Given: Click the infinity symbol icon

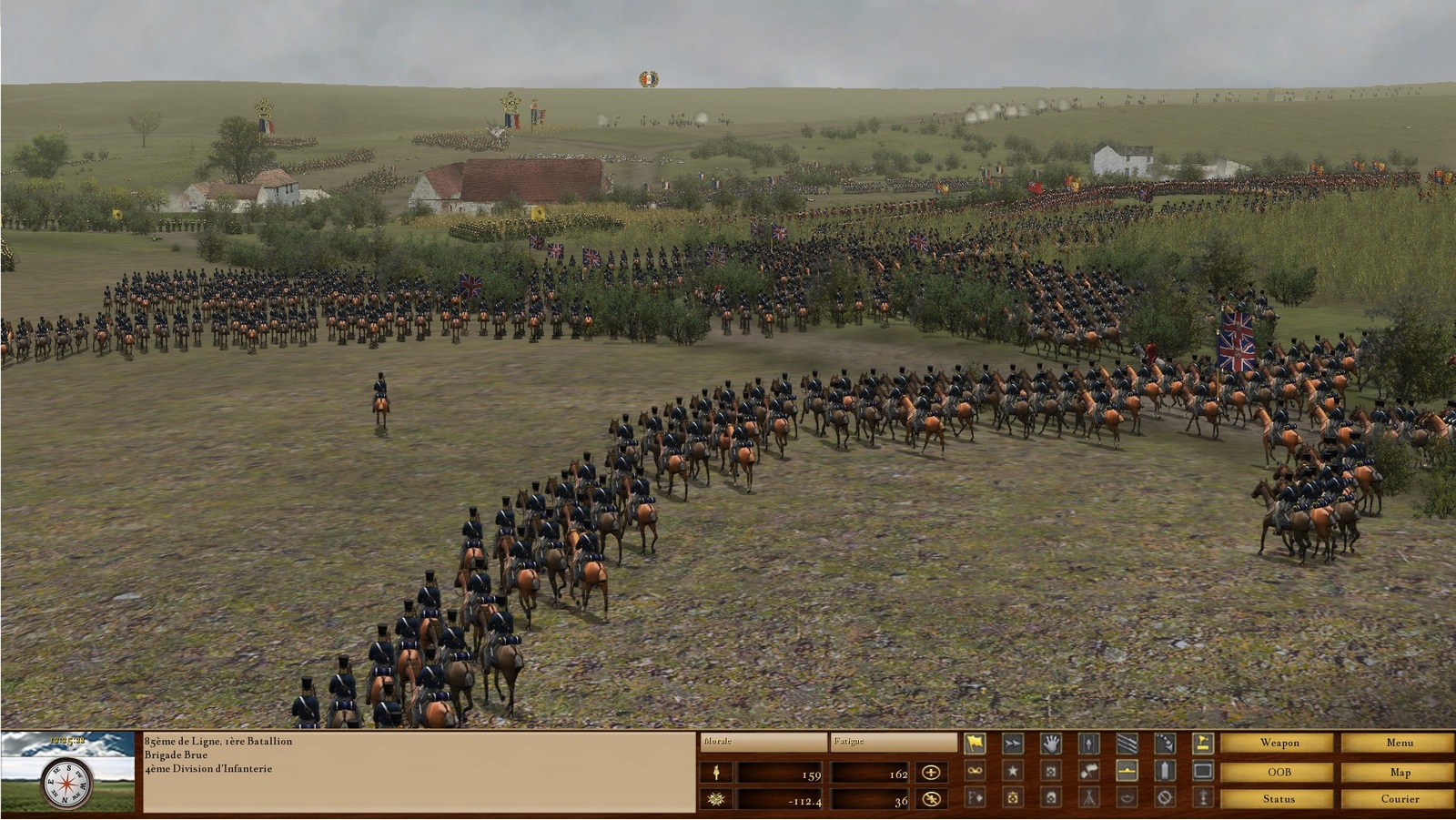Looking at the screenshot, I should (975, 772).
